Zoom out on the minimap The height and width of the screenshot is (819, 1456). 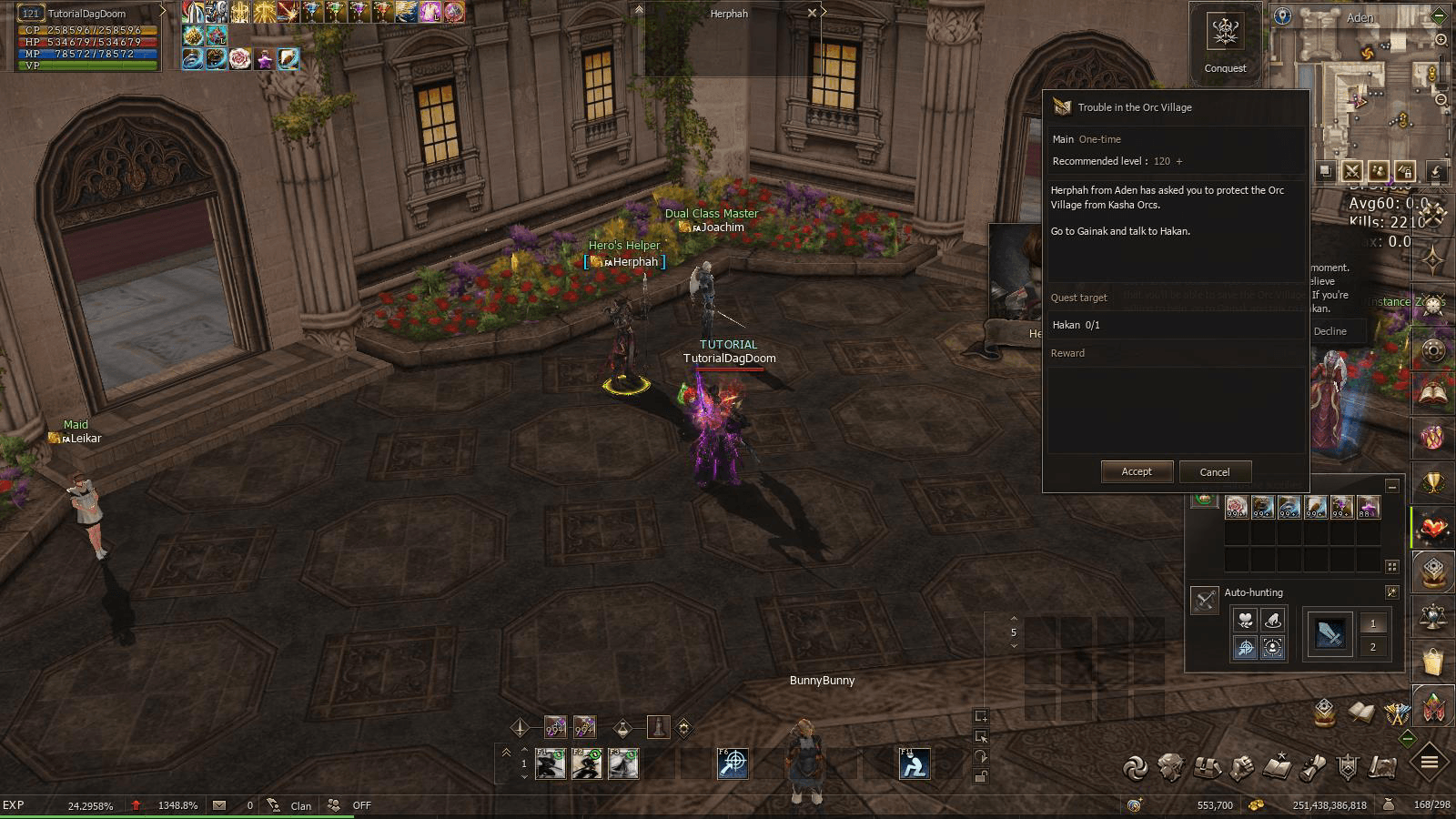(x=1441, y=99)
